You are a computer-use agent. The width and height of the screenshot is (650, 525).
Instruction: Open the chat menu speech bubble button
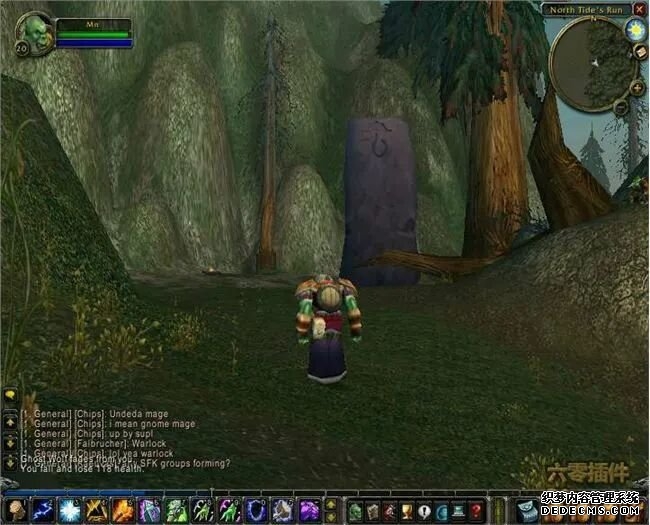point(9,395)
